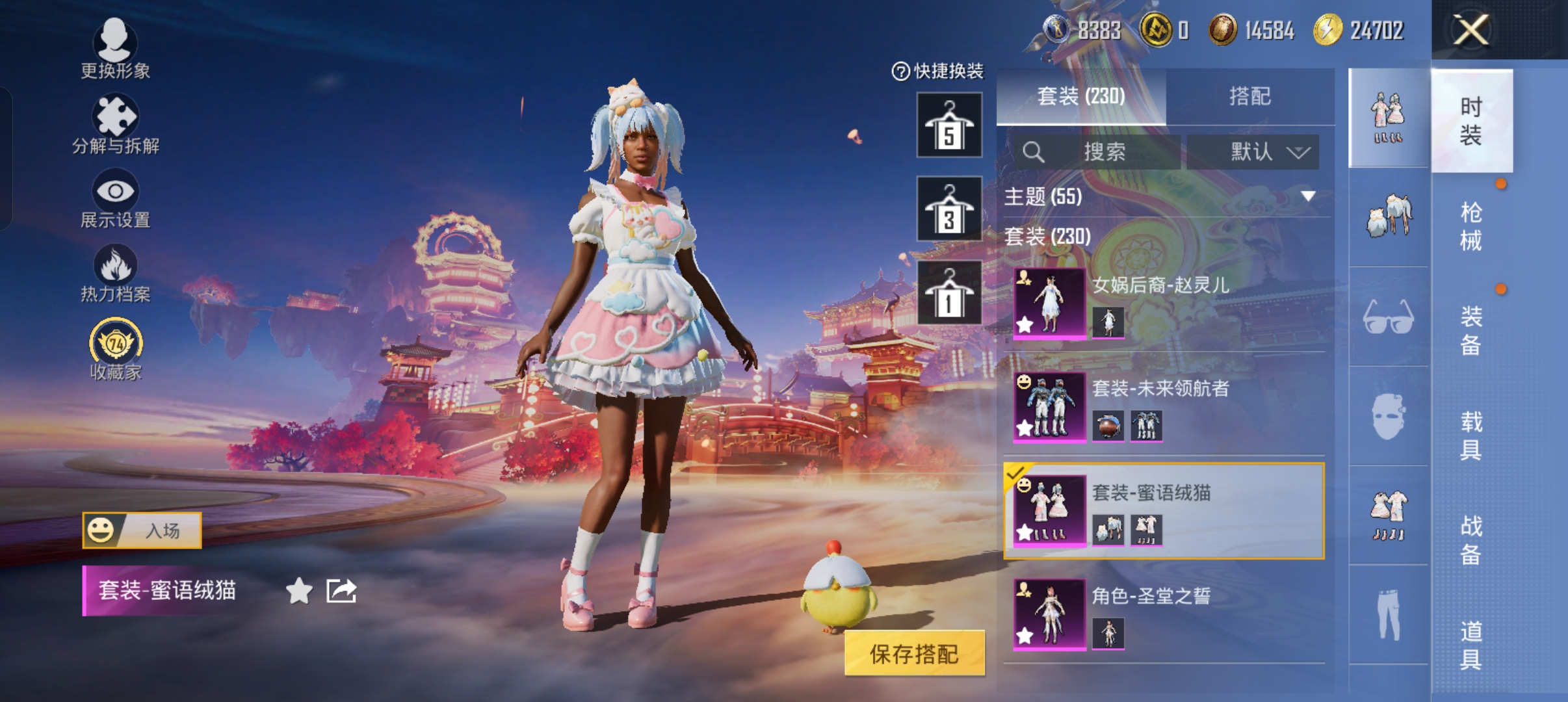1568x702 pixels.
Task: Click the 入场 entrance emote button
Action: (x=142, y=530)
